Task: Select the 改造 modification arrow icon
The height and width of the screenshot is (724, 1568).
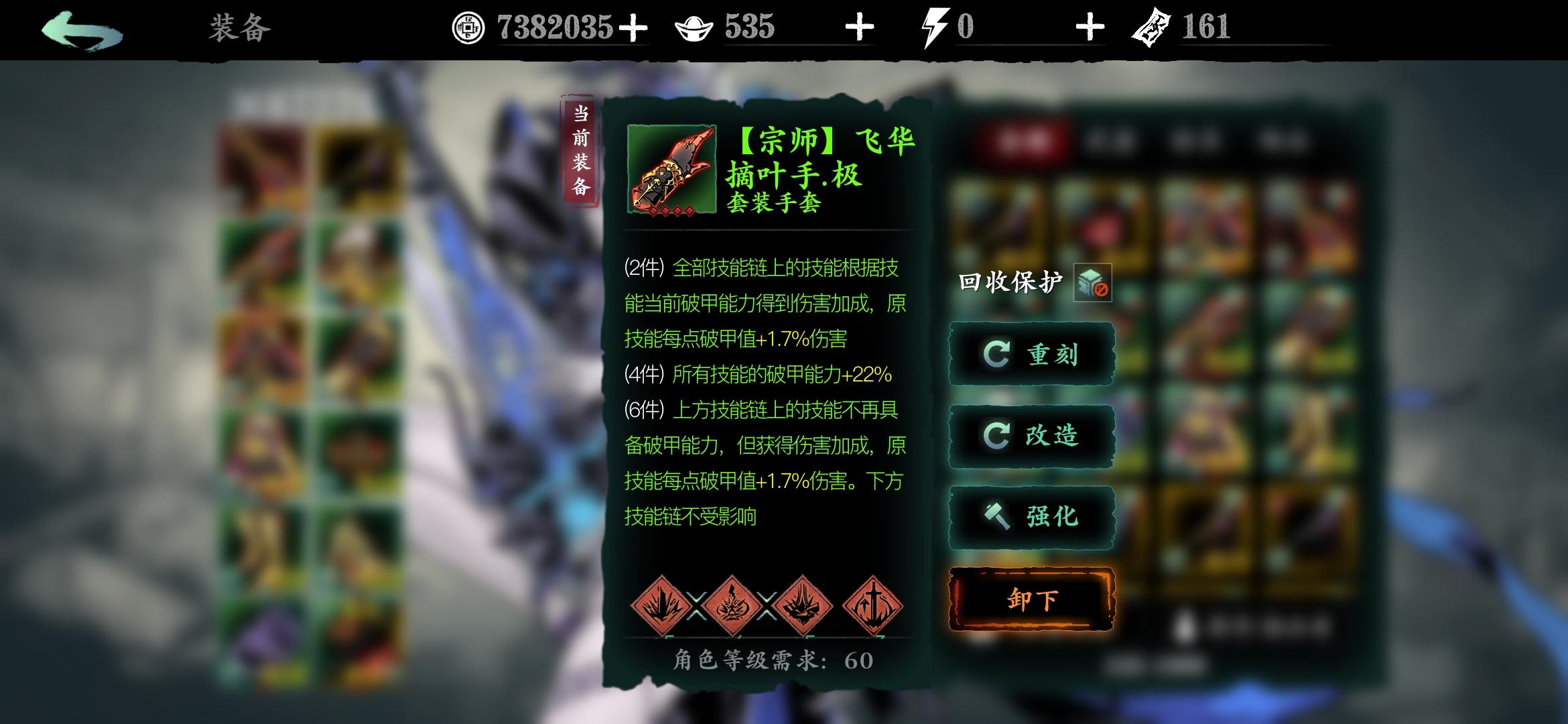Action: tap(998, 436)
